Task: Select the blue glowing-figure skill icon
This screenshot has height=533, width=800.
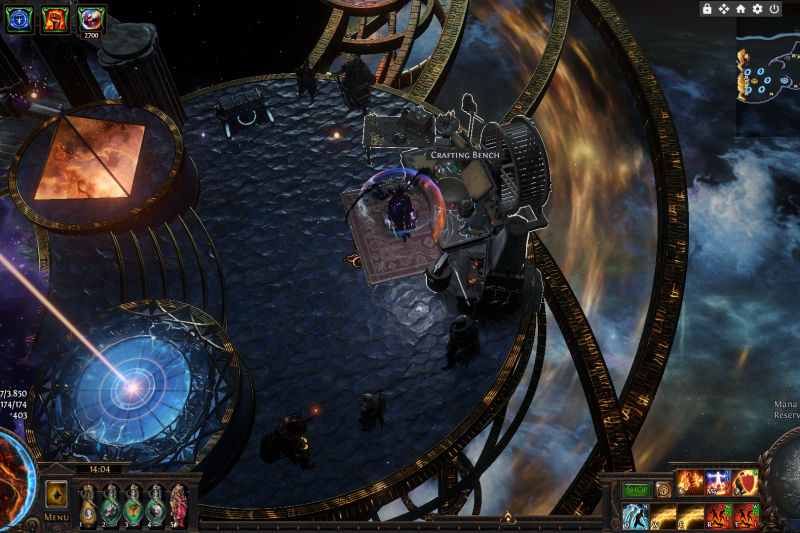Action: [719, 484]
